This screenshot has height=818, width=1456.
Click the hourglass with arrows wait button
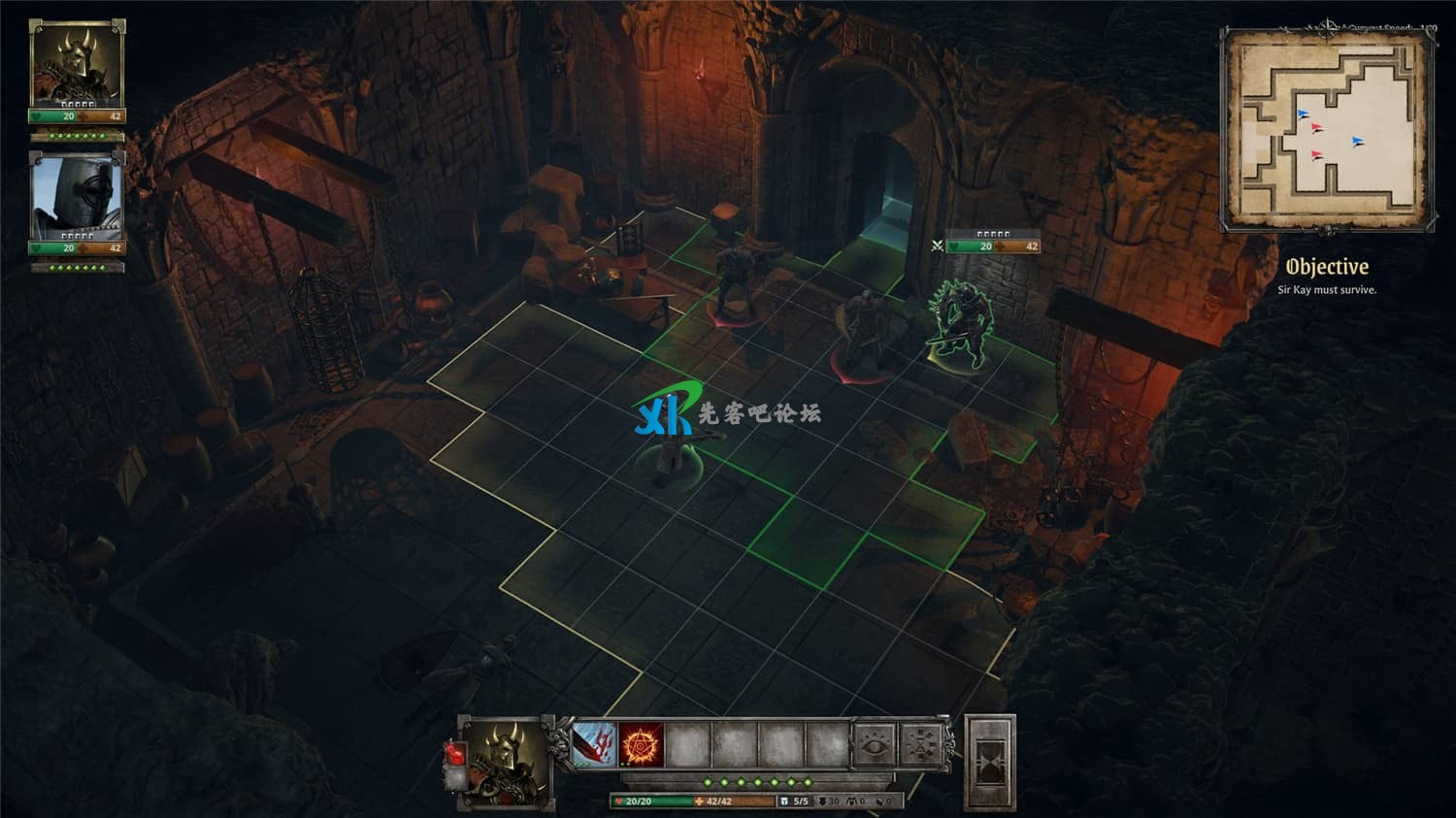point(921,745)
